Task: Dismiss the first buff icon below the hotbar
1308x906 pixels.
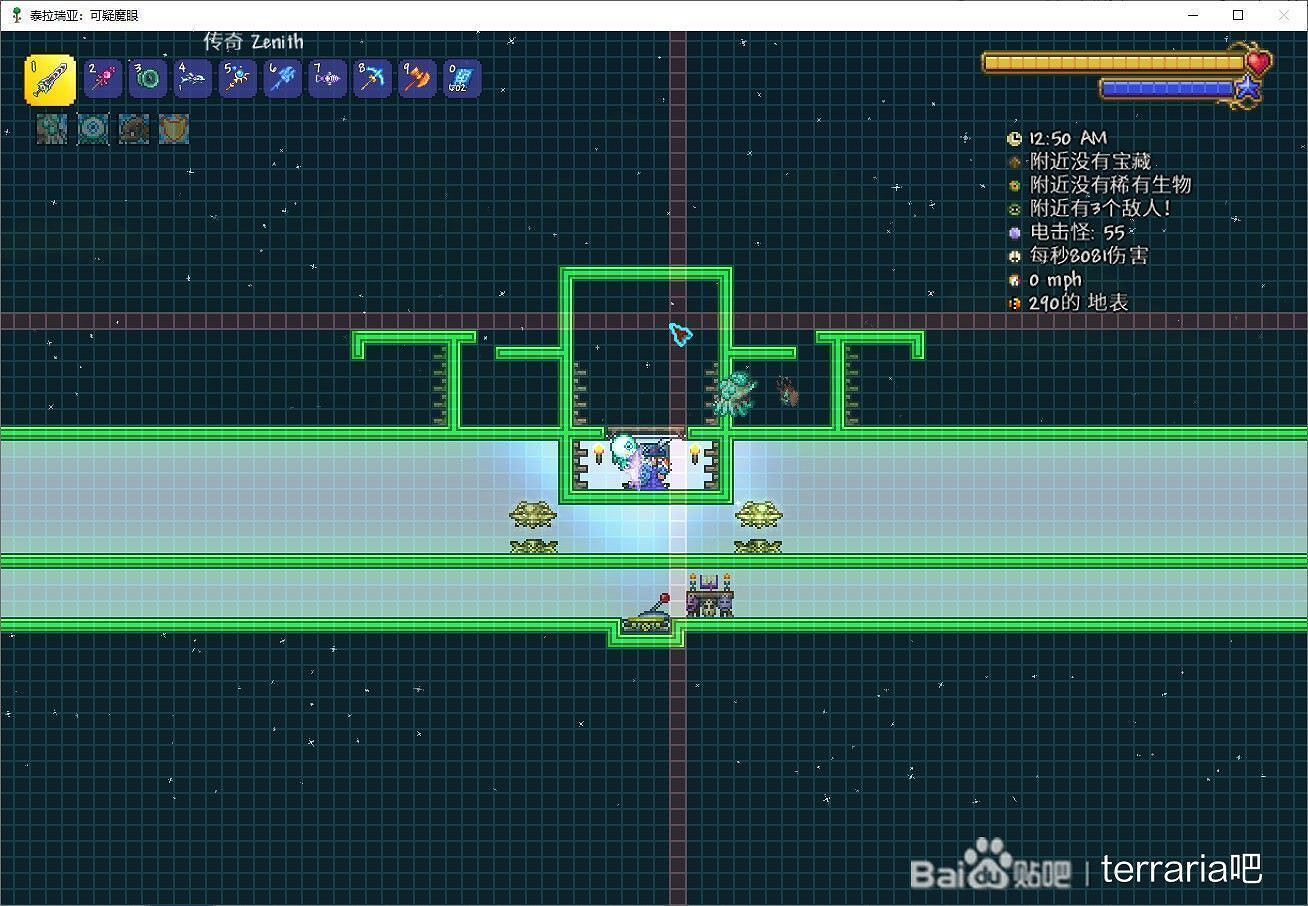Action: point(52,130)
